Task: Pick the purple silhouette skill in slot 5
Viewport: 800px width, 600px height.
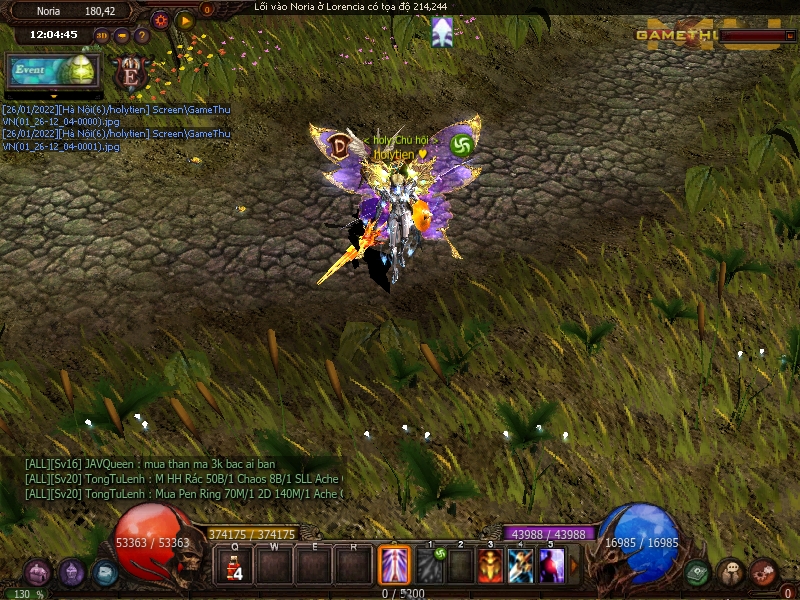Action: pyautogui.click(x=551, y=566)
